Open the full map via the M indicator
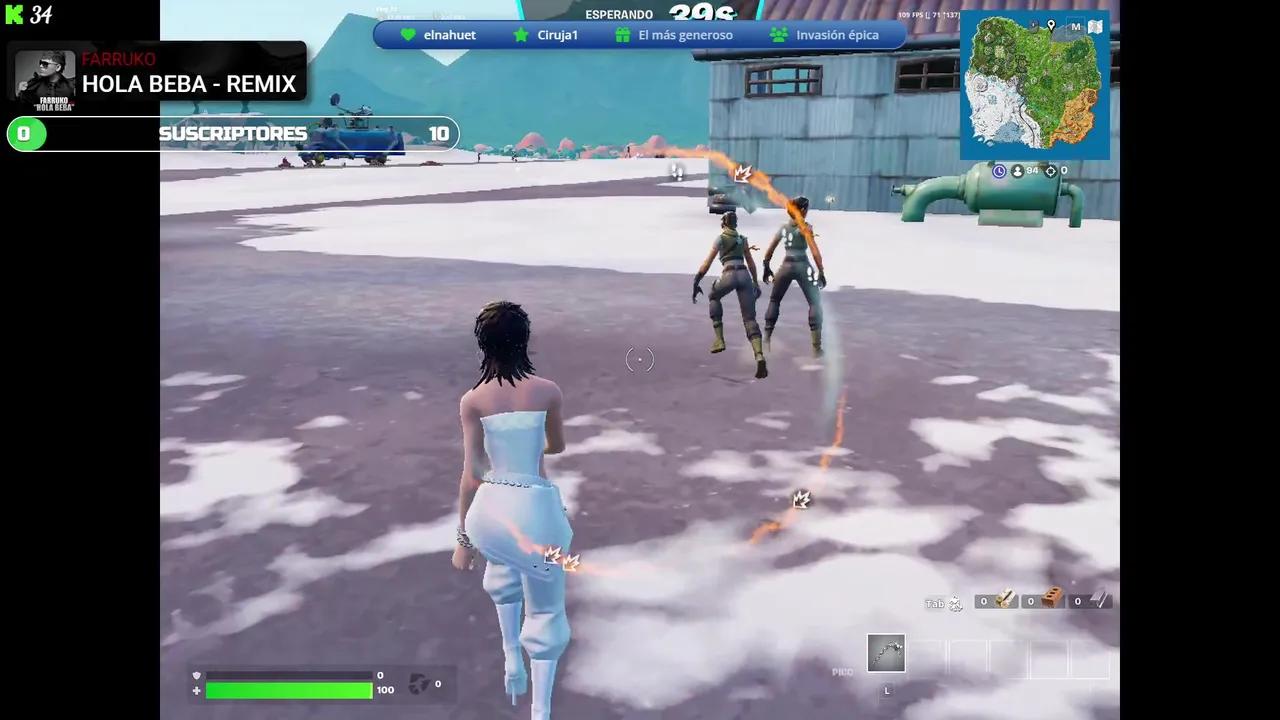Image resolution: width=1280 pixels, height=720 pixels. [x=1076, y=26]
